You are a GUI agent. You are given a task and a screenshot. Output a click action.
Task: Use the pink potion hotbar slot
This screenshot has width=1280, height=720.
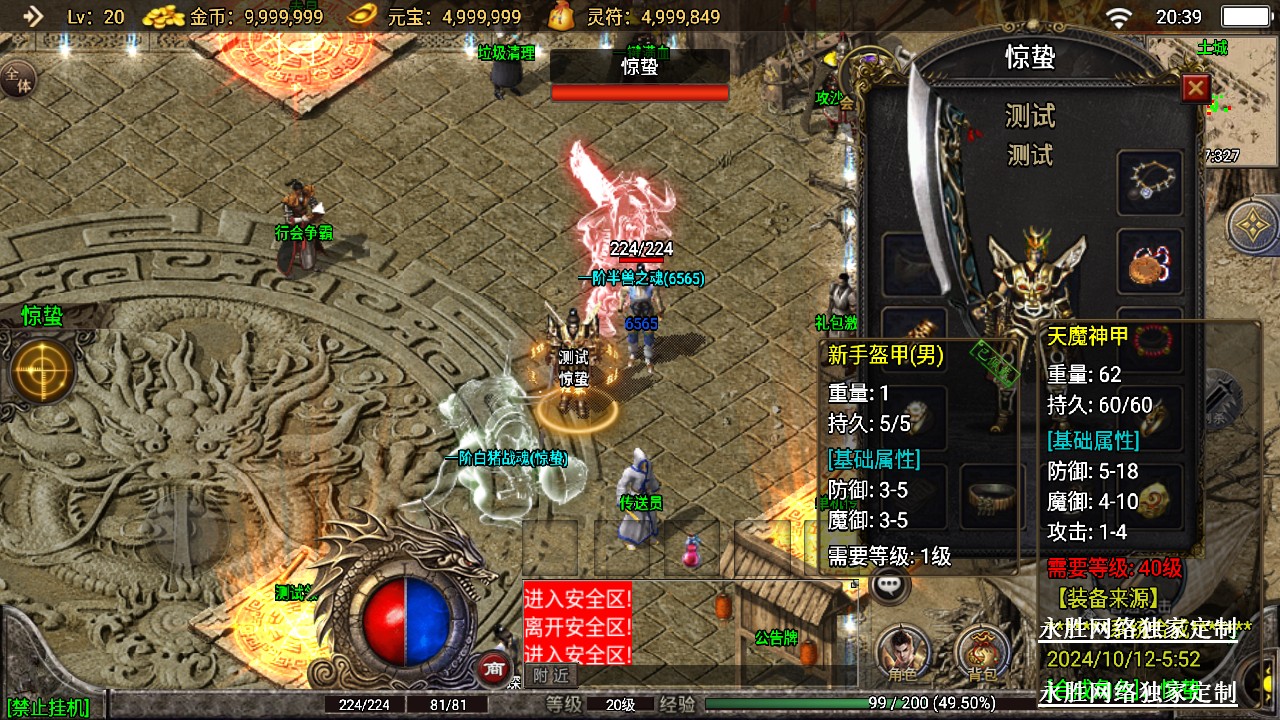(x=692, y=549)
